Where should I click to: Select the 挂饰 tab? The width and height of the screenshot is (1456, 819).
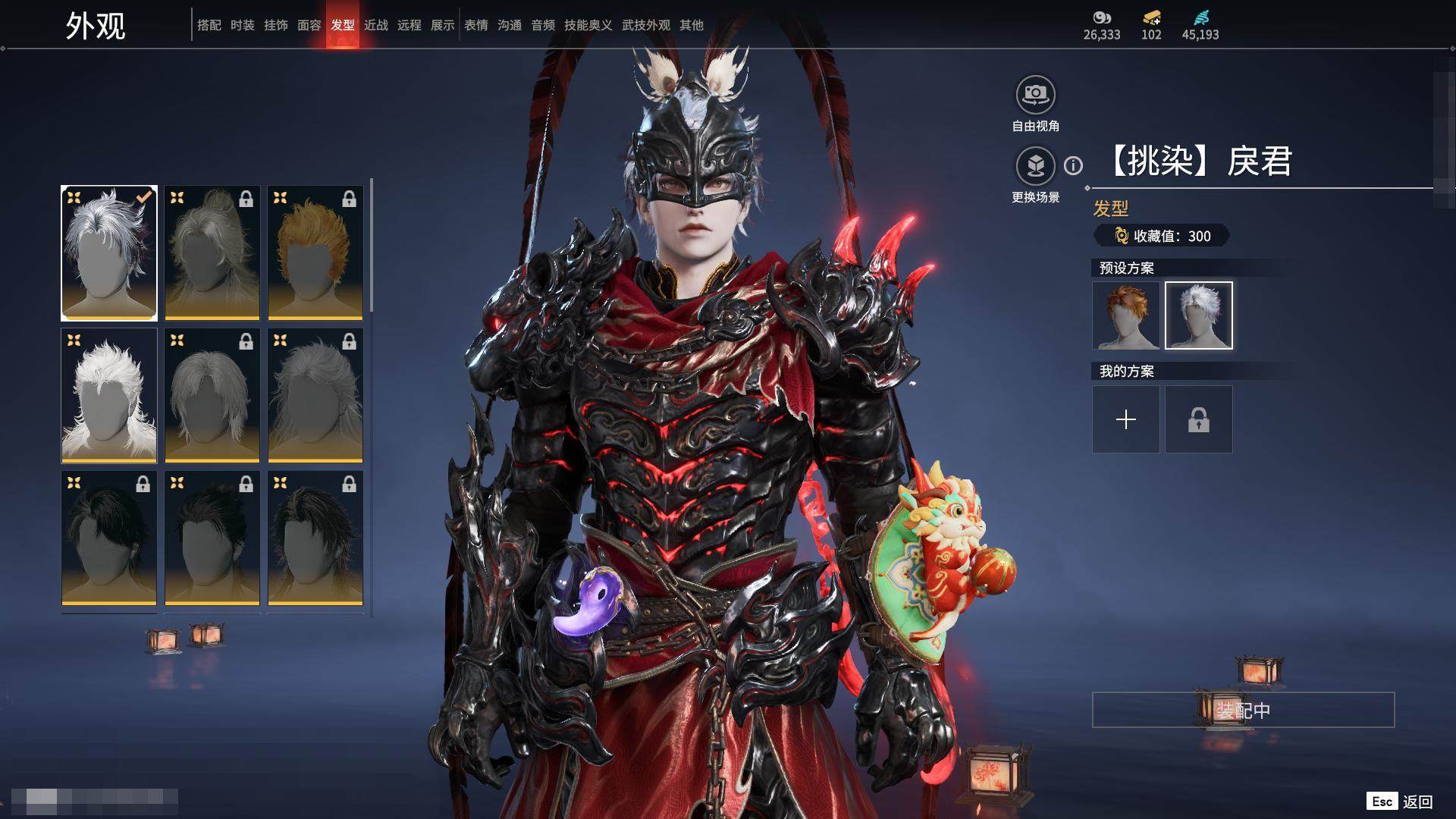click(x=276, y=25)
